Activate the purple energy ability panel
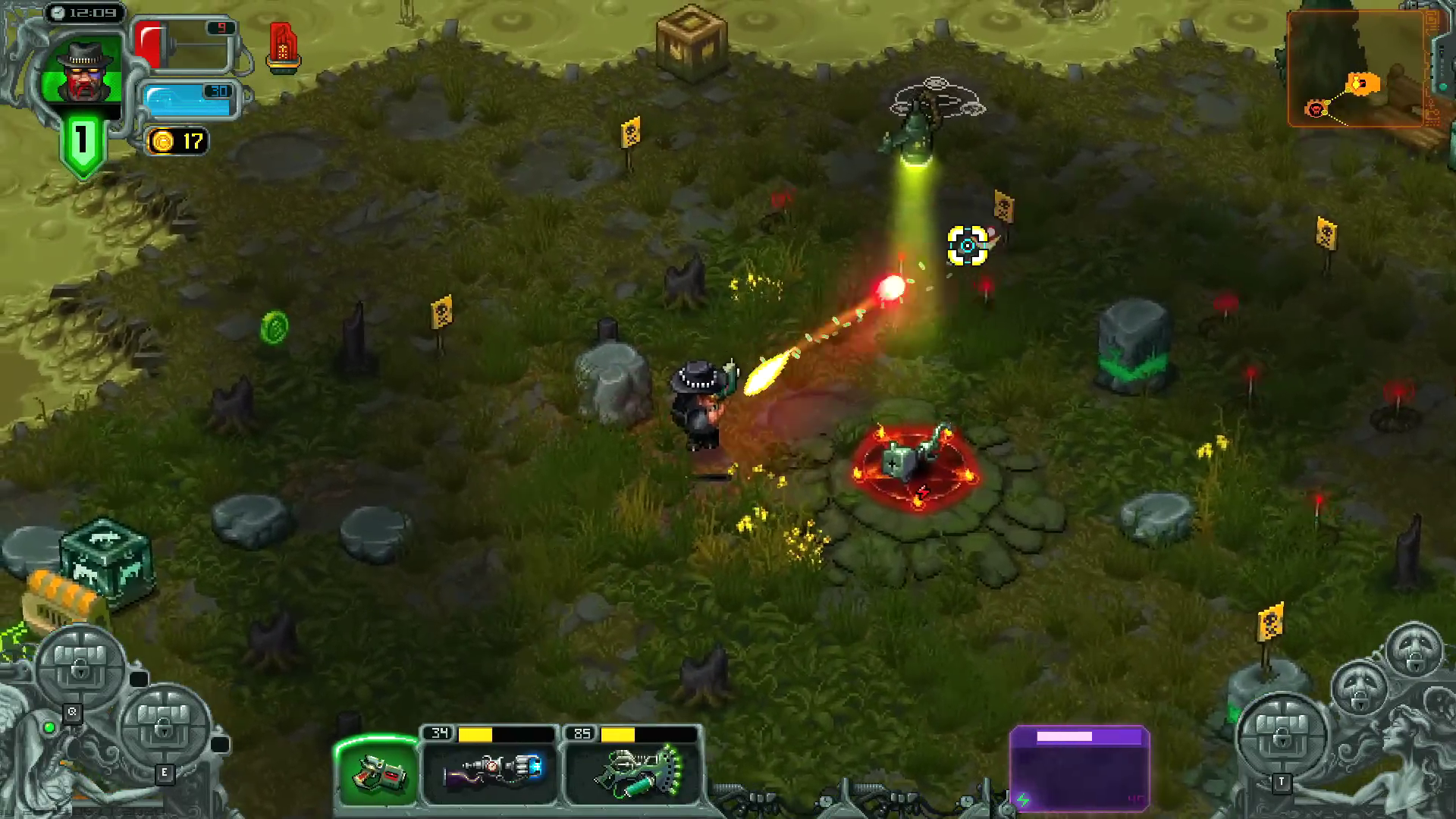Image resolution: width=1456 pixels, height=819 pixels. coord(1080,767)
